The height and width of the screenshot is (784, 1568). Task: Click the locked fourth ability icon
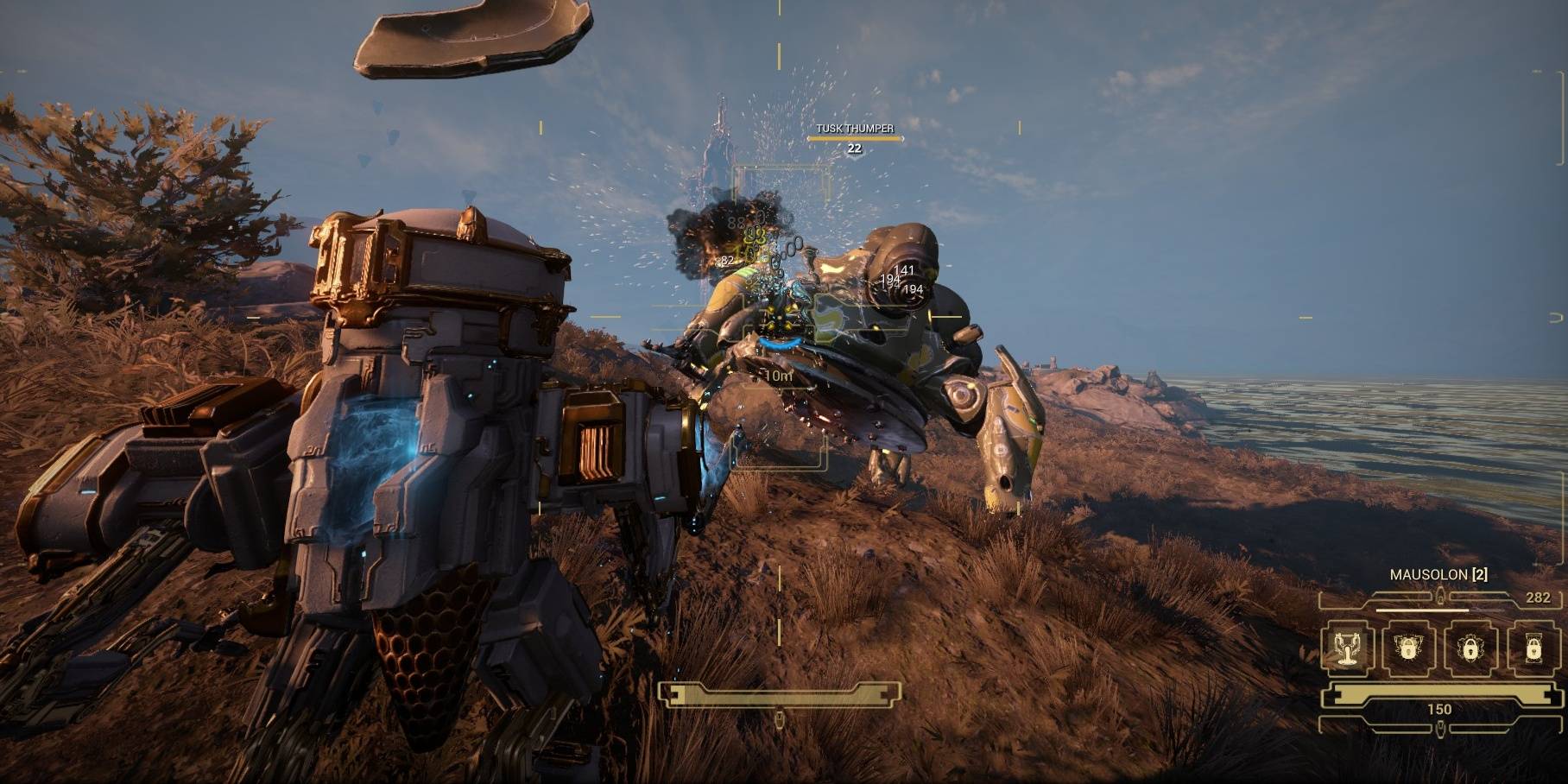point(1533,648)
